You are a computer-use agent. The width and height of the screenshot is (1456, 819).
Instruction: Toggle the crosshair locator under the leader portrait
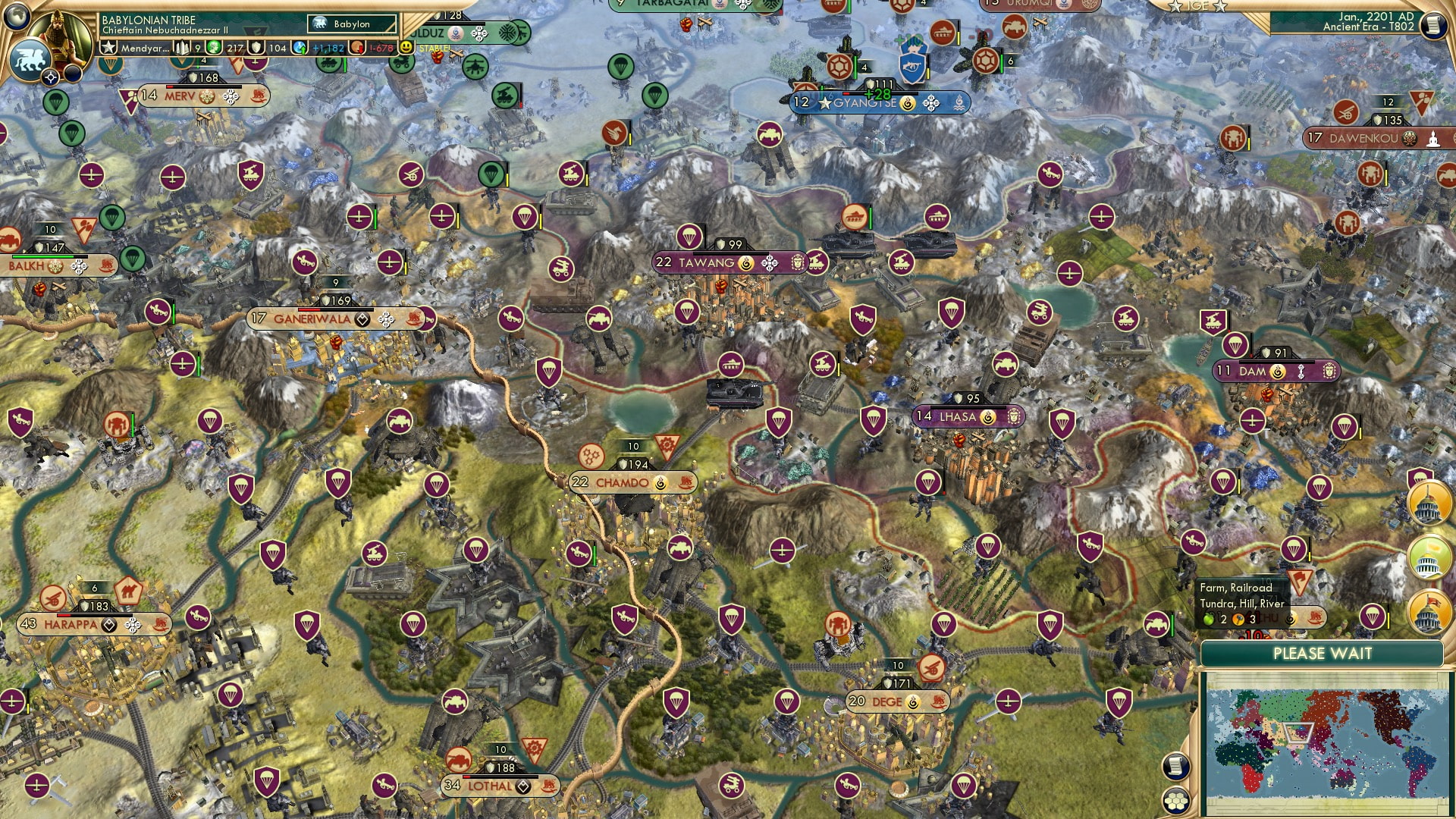point(51,77)
